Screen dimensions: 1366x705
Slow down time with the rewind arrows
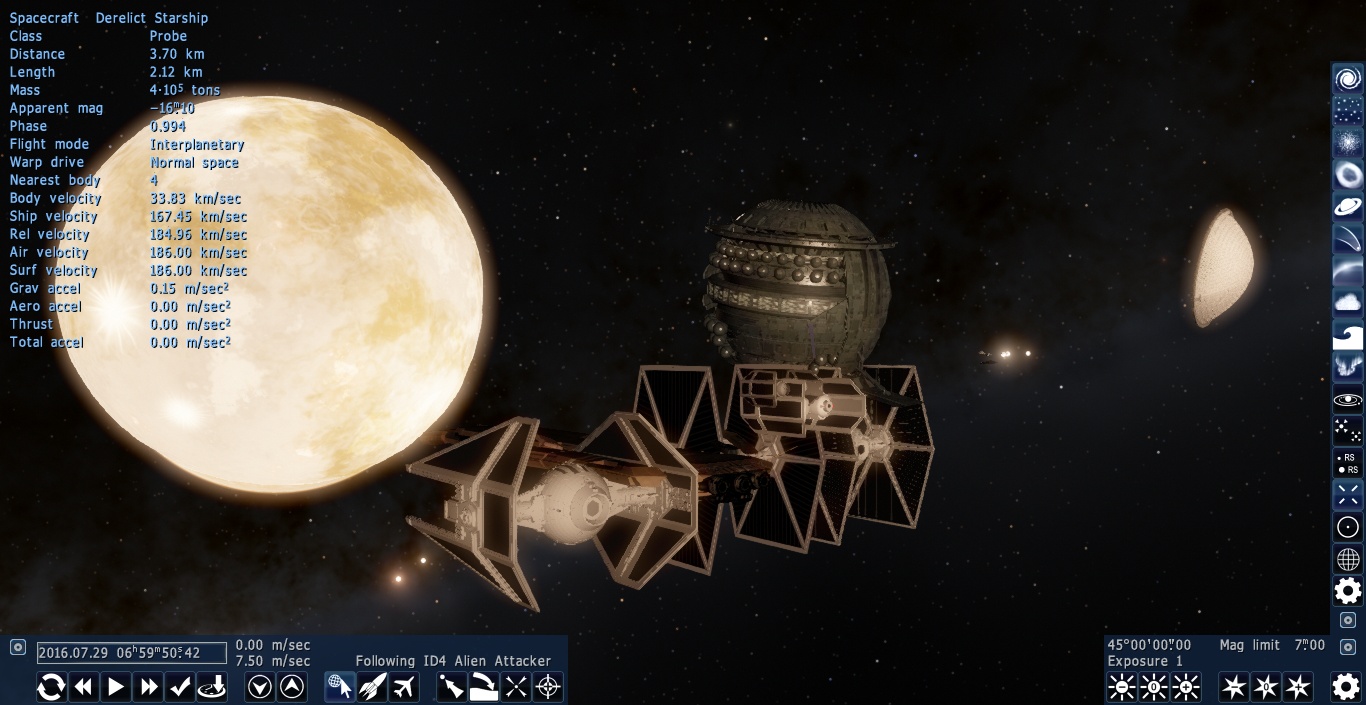click(84, 687)
